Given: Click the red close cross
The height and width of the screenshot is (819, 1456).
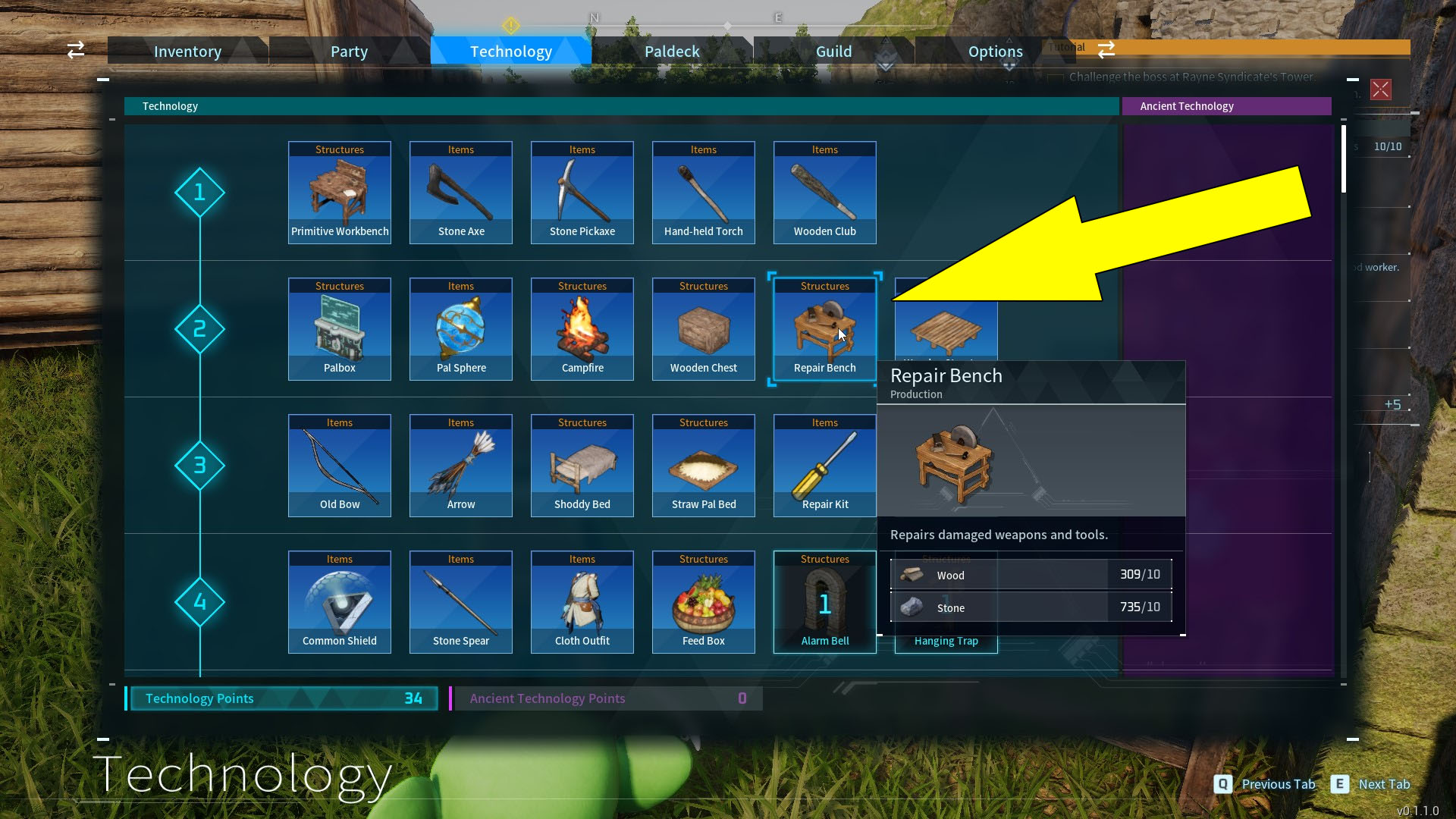Looking at the screenshot, I should point(1380,89).
